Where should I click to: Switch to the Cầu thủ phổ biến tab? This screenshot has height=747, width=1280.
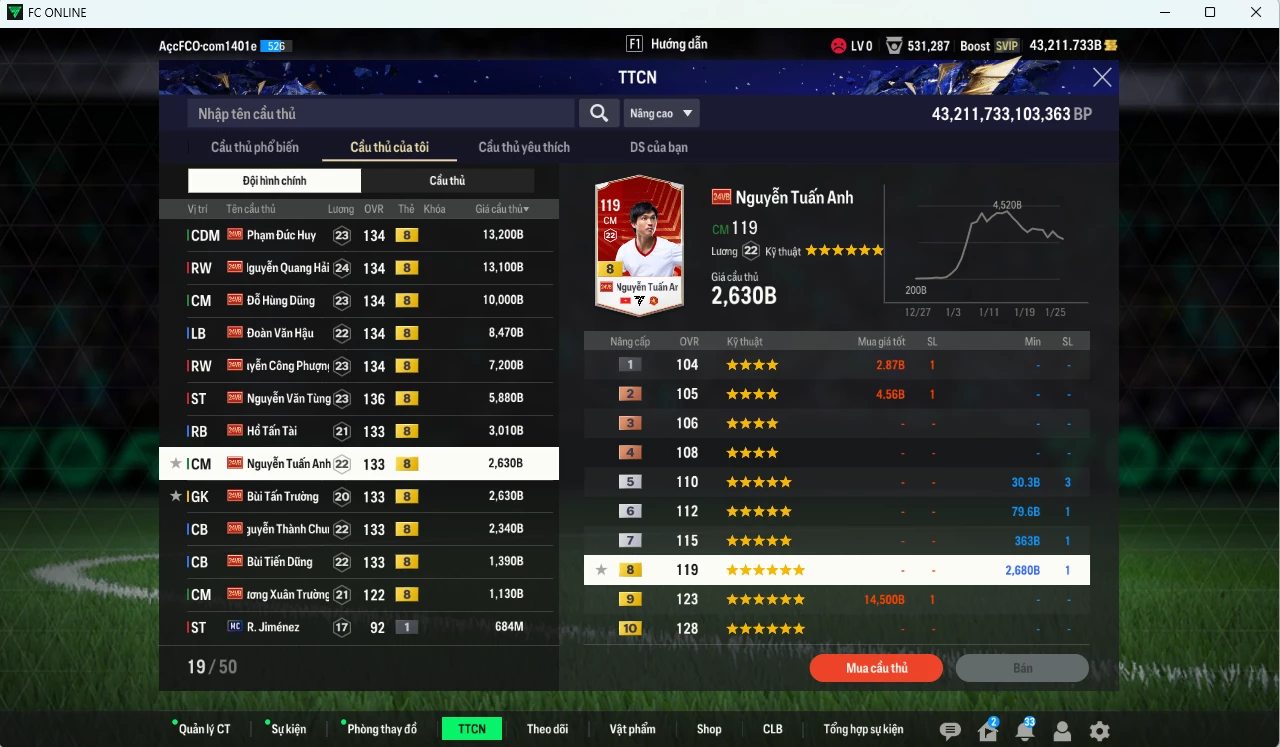pyautogui.click(x=254, y=147)
